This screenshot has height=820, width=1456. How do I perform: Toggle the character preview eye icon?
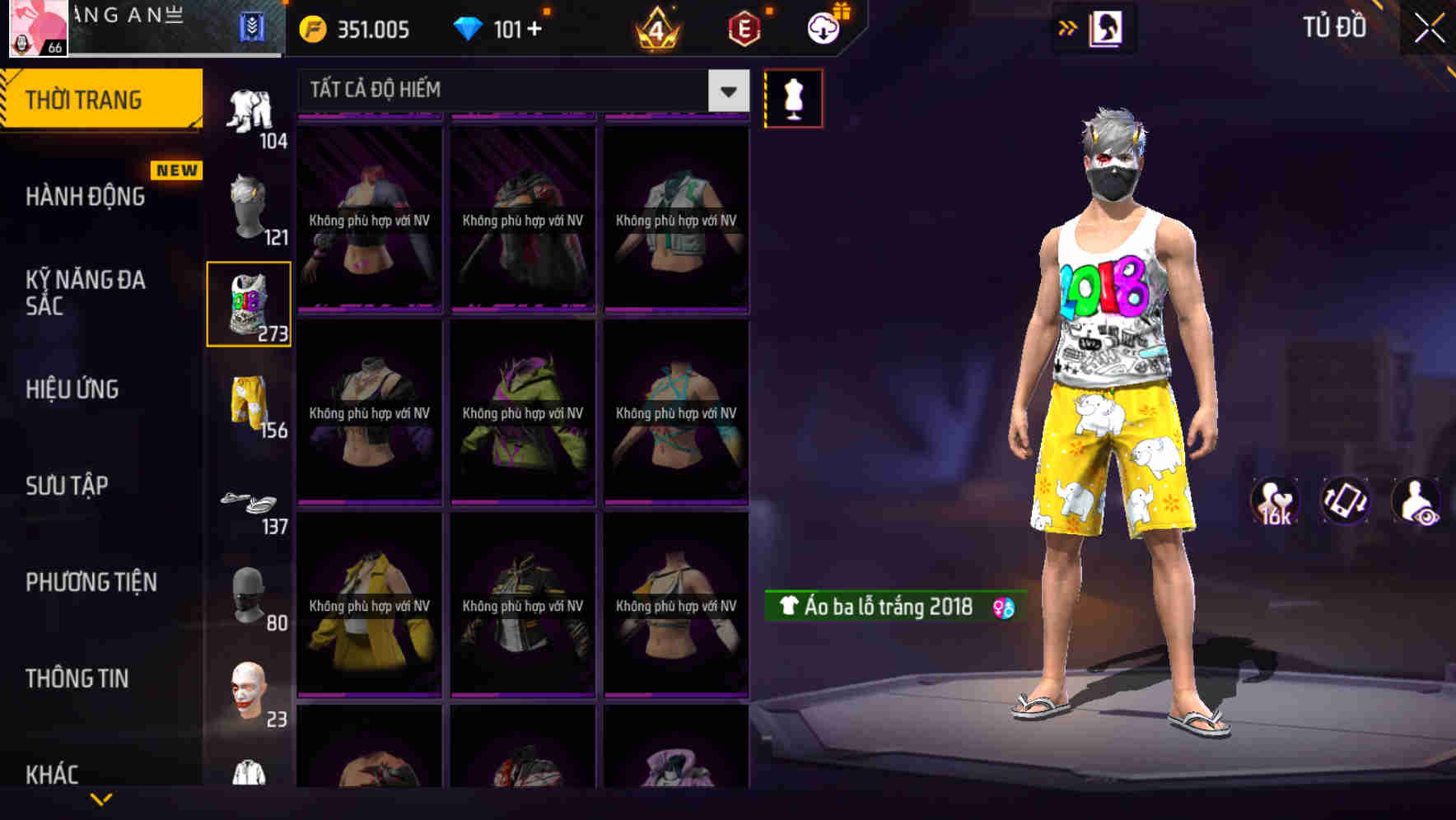[1414, 501]
